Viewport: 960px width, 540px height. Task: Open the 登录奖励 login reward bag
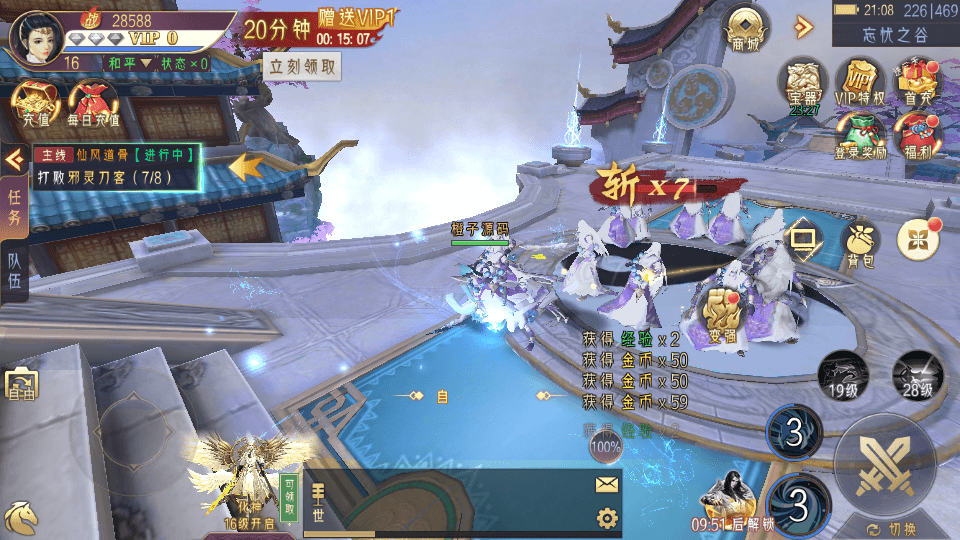(x=860, y=136)
